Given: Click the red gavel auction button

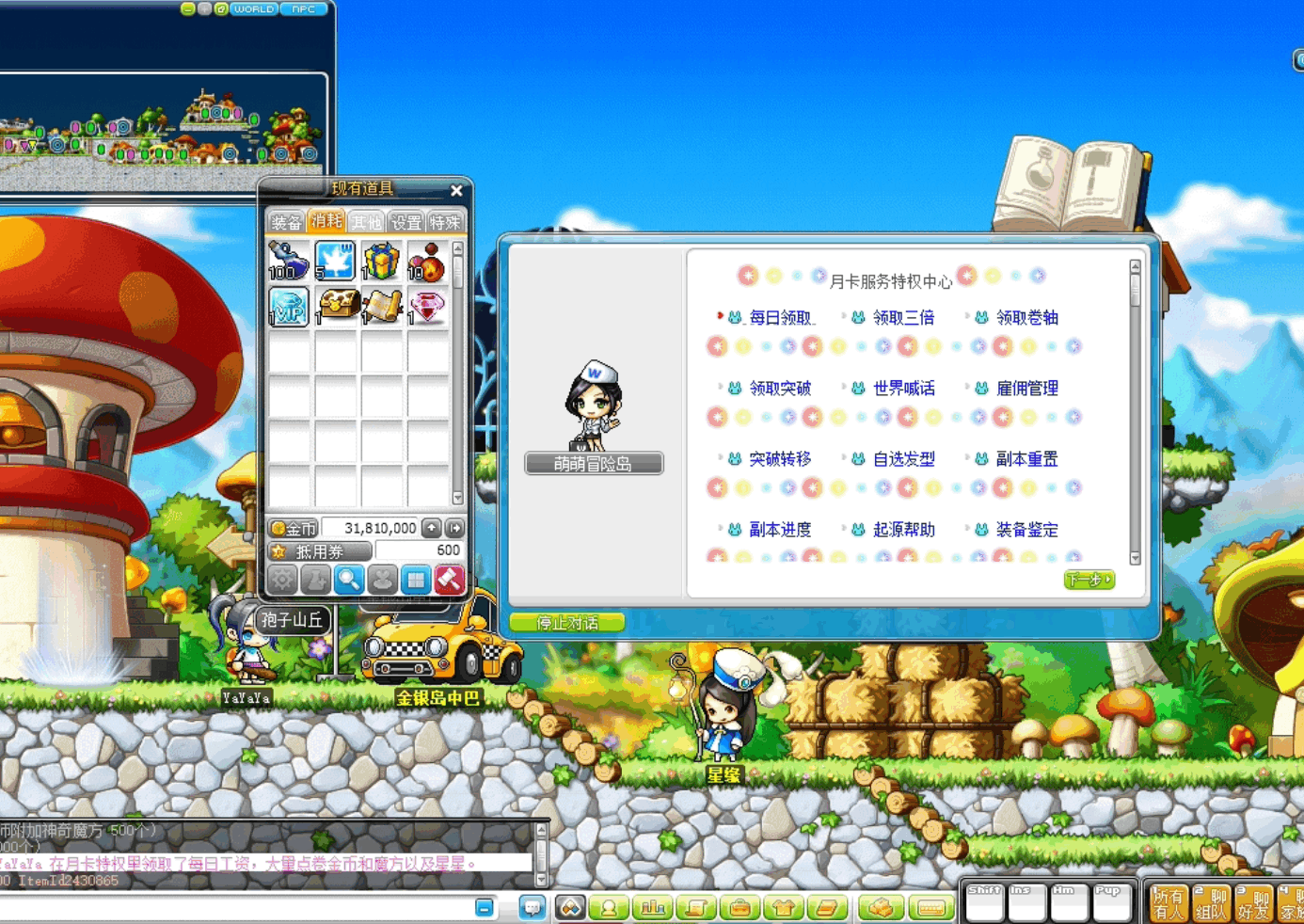Looking at the screenshot, I should pos(449,580).
